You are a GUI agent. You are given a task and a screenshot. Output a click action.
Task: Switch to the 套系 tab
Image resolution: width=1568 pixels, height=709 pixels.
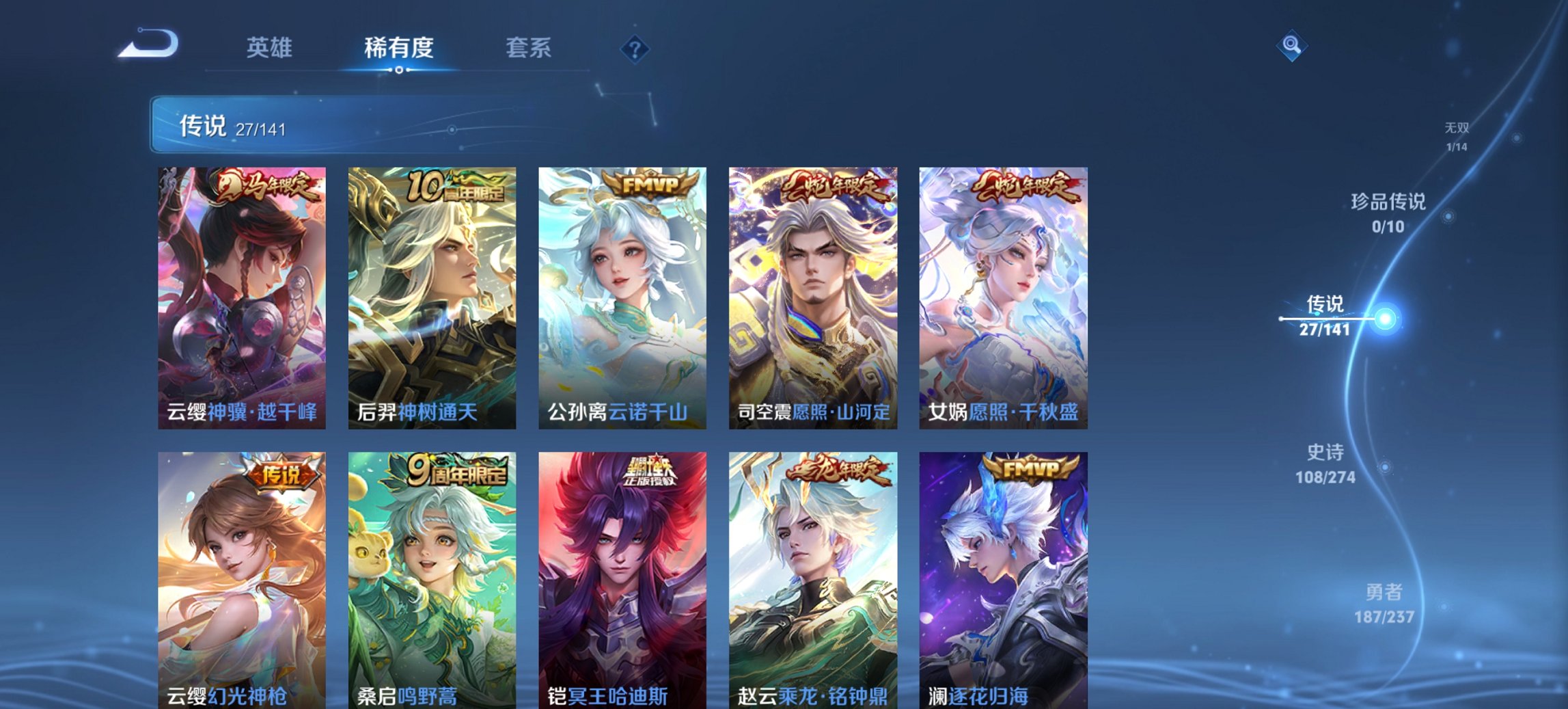[529, 48]
